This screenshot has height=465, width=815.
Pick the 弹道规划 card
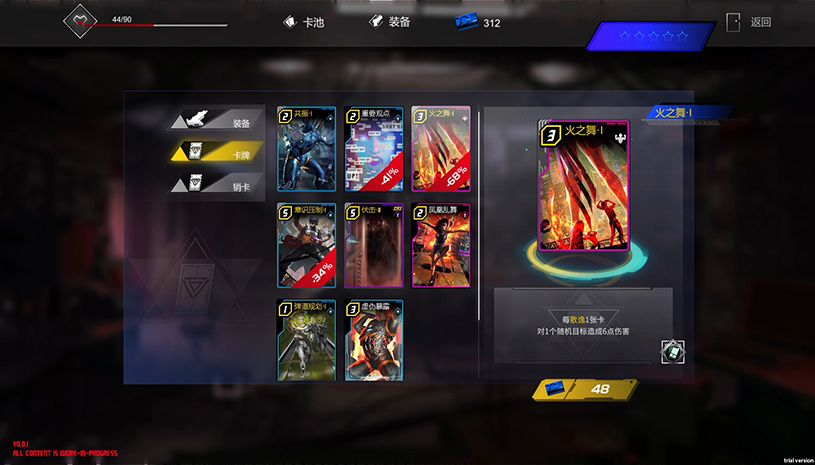click(307, 340)
